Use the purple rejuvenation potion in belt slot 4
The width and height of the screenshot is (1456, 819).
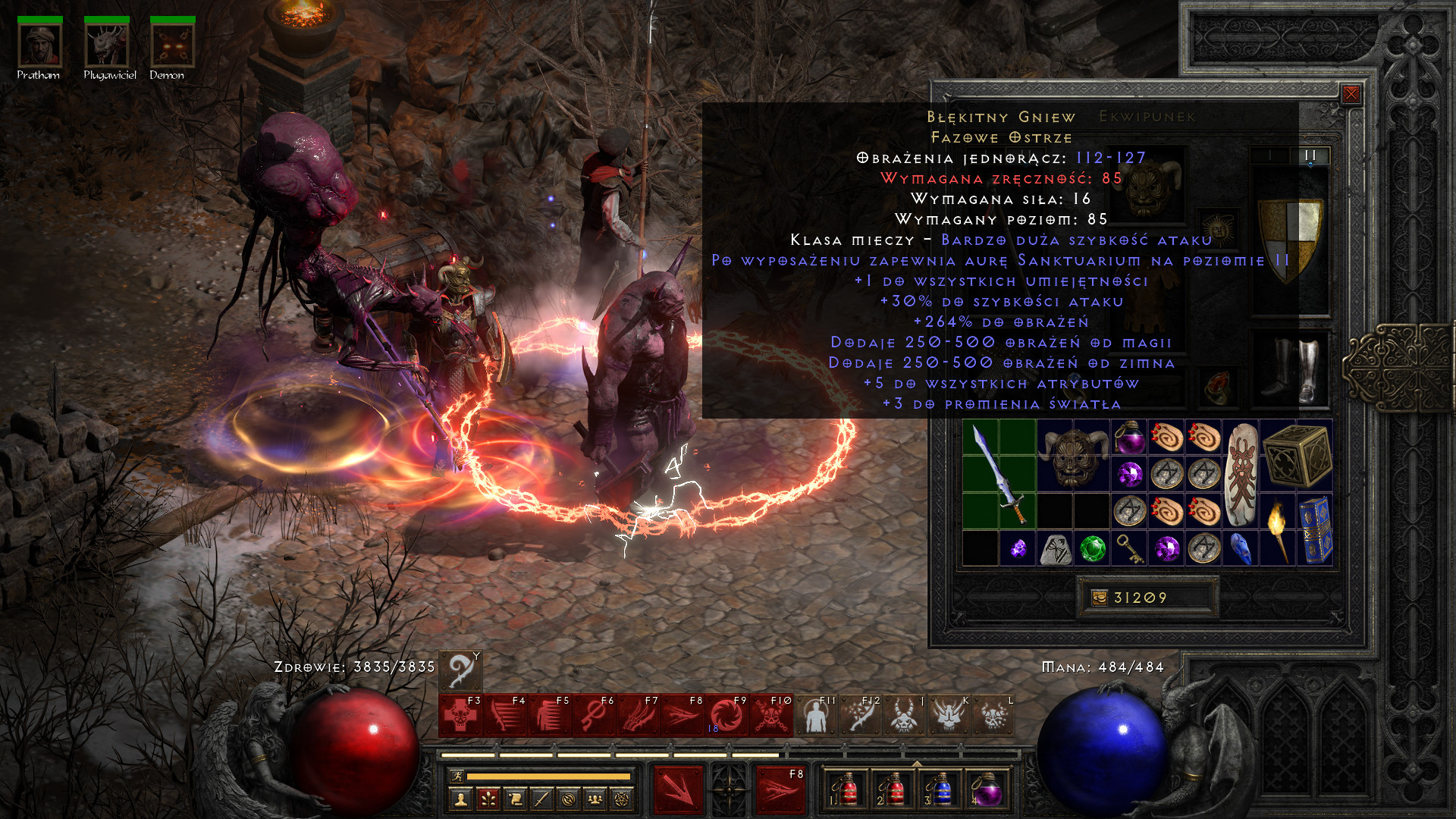(987, 789)
